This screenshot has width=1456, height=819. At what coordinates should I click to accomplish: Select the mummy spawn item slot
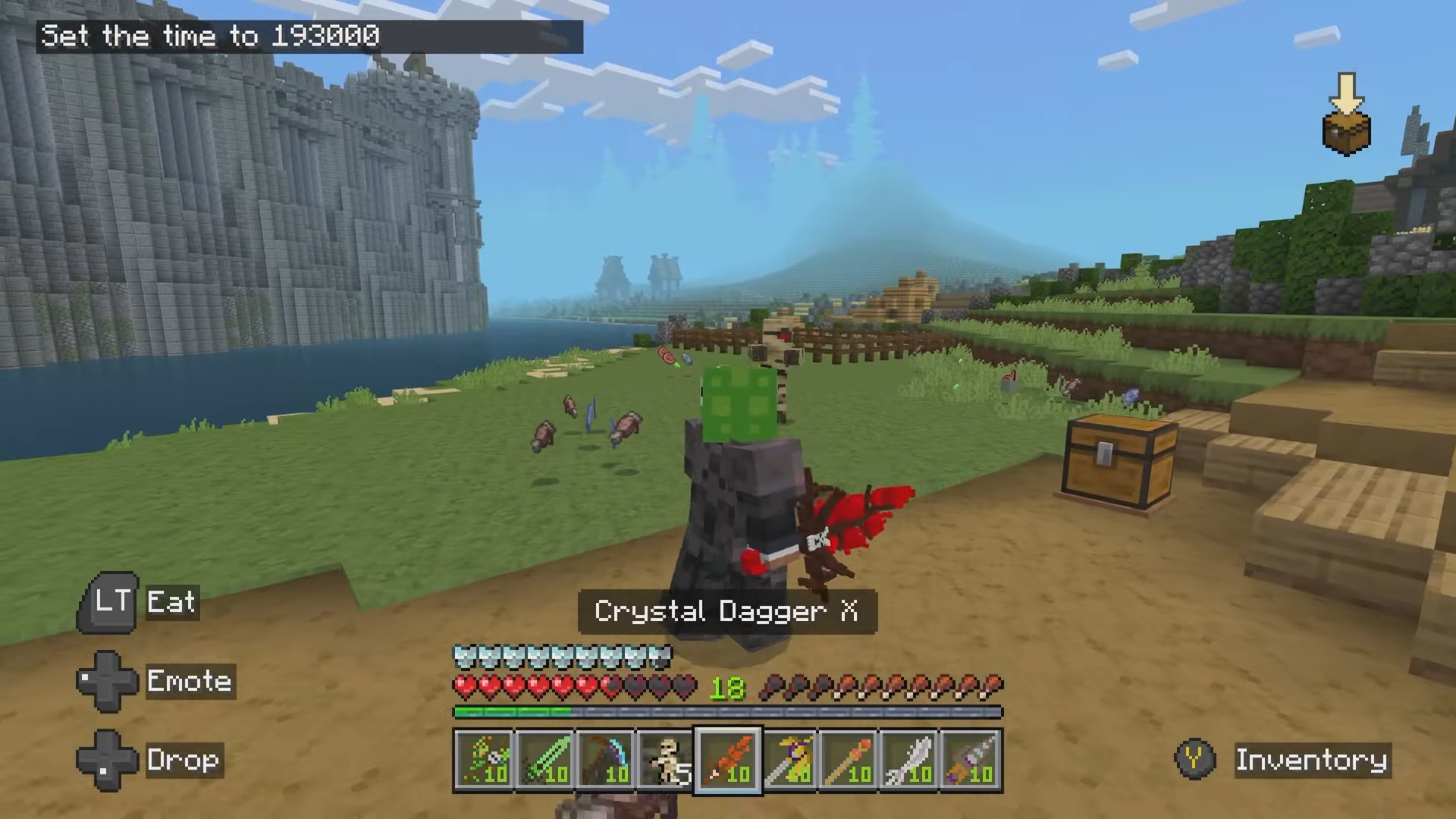(x=667, y=760)
